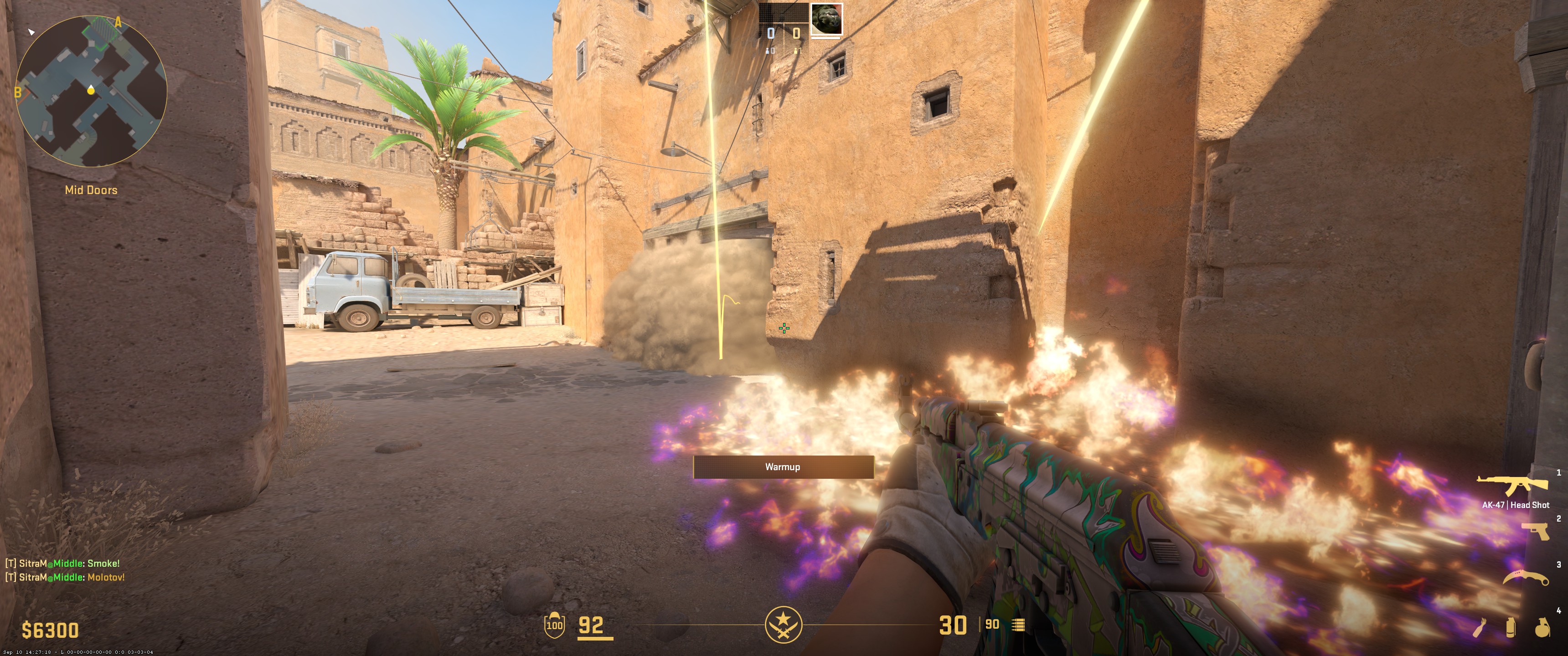Click the A bombsite marker on radar
The width and height of the screenshot is (1568, 656).
118,22
